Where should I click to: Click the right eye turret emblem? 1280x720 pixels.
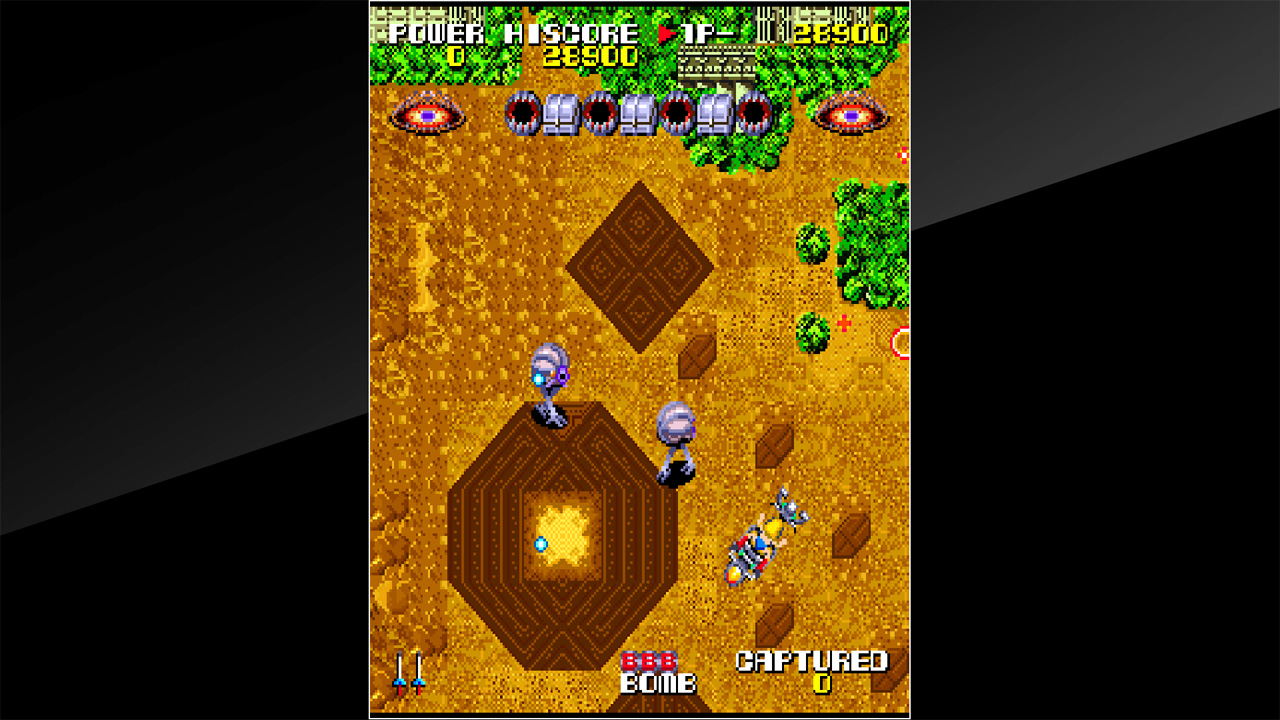coord(853,114)
